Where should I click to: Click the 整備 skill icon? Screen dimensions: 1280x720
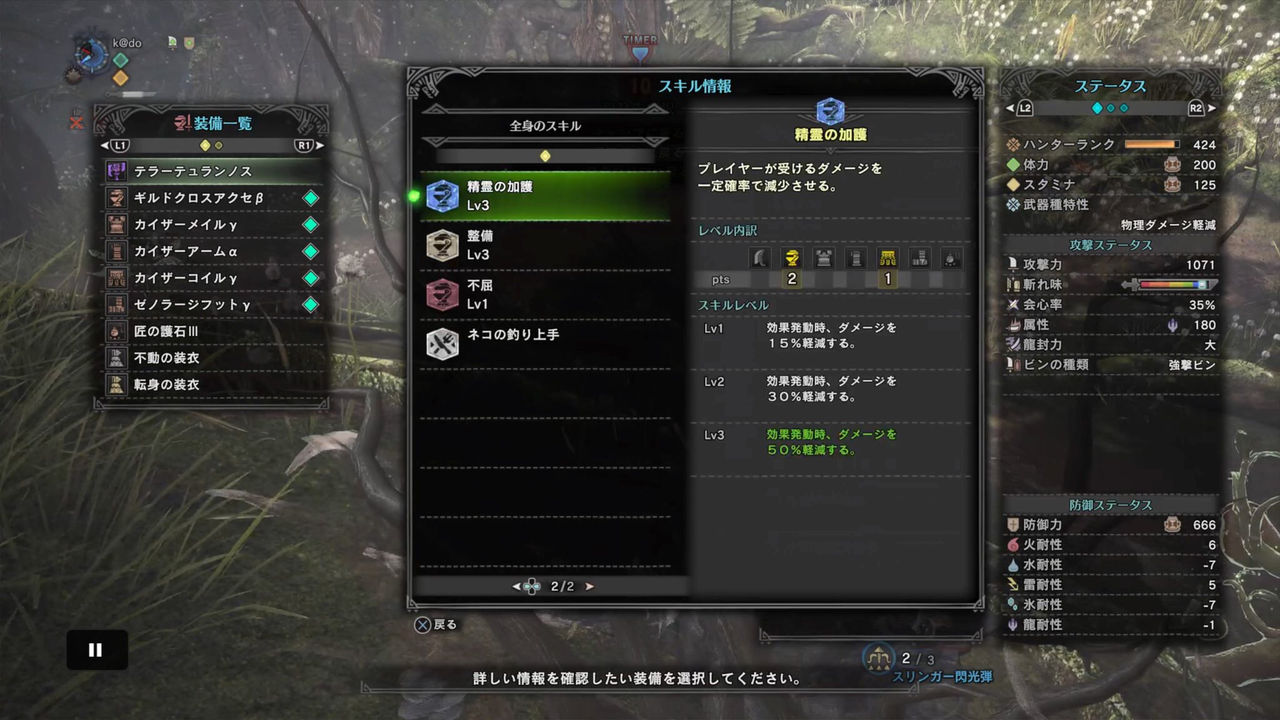pos(442,245)
